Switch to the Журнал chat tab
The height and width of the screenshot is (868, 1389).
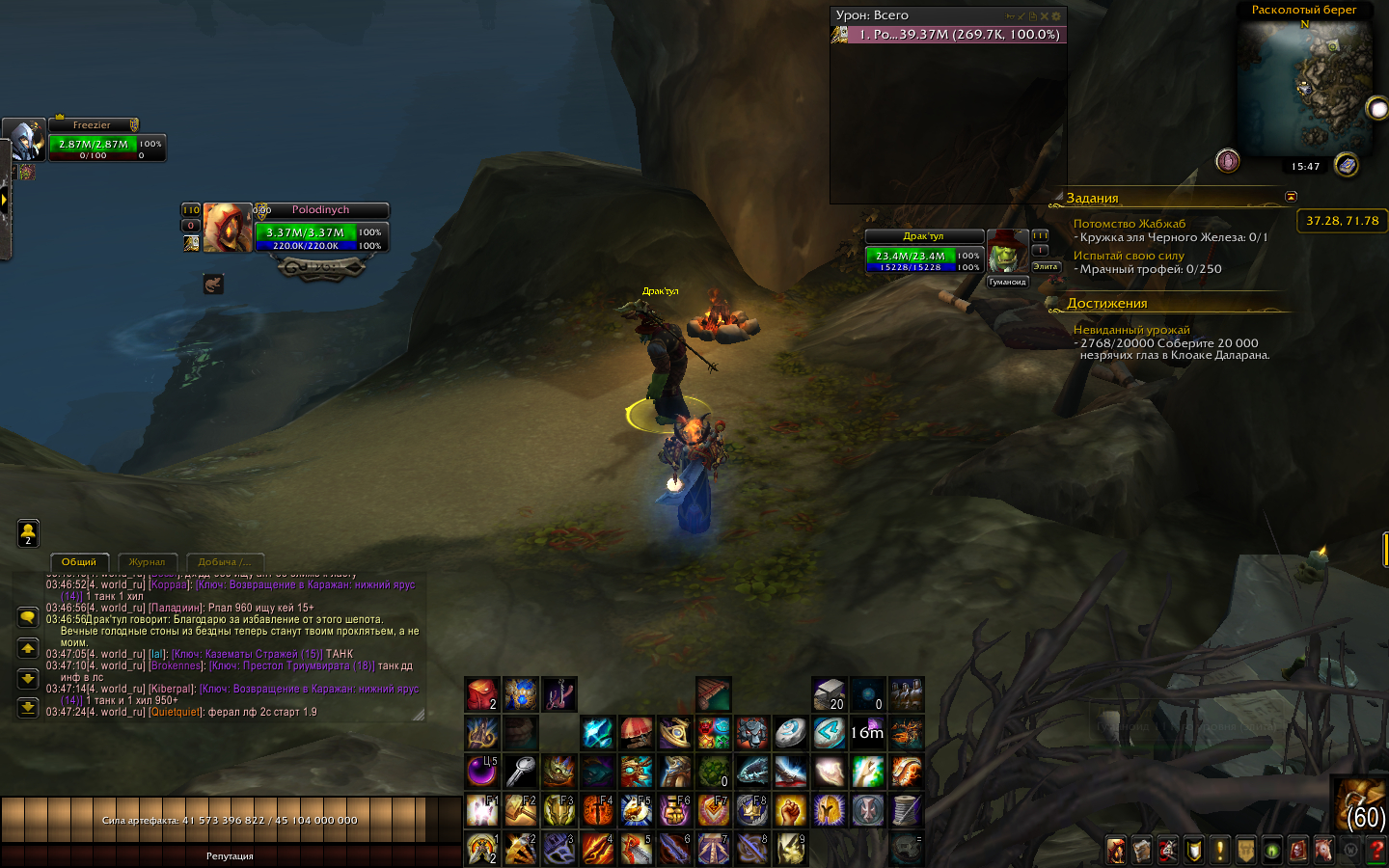[x=147, y=561]
